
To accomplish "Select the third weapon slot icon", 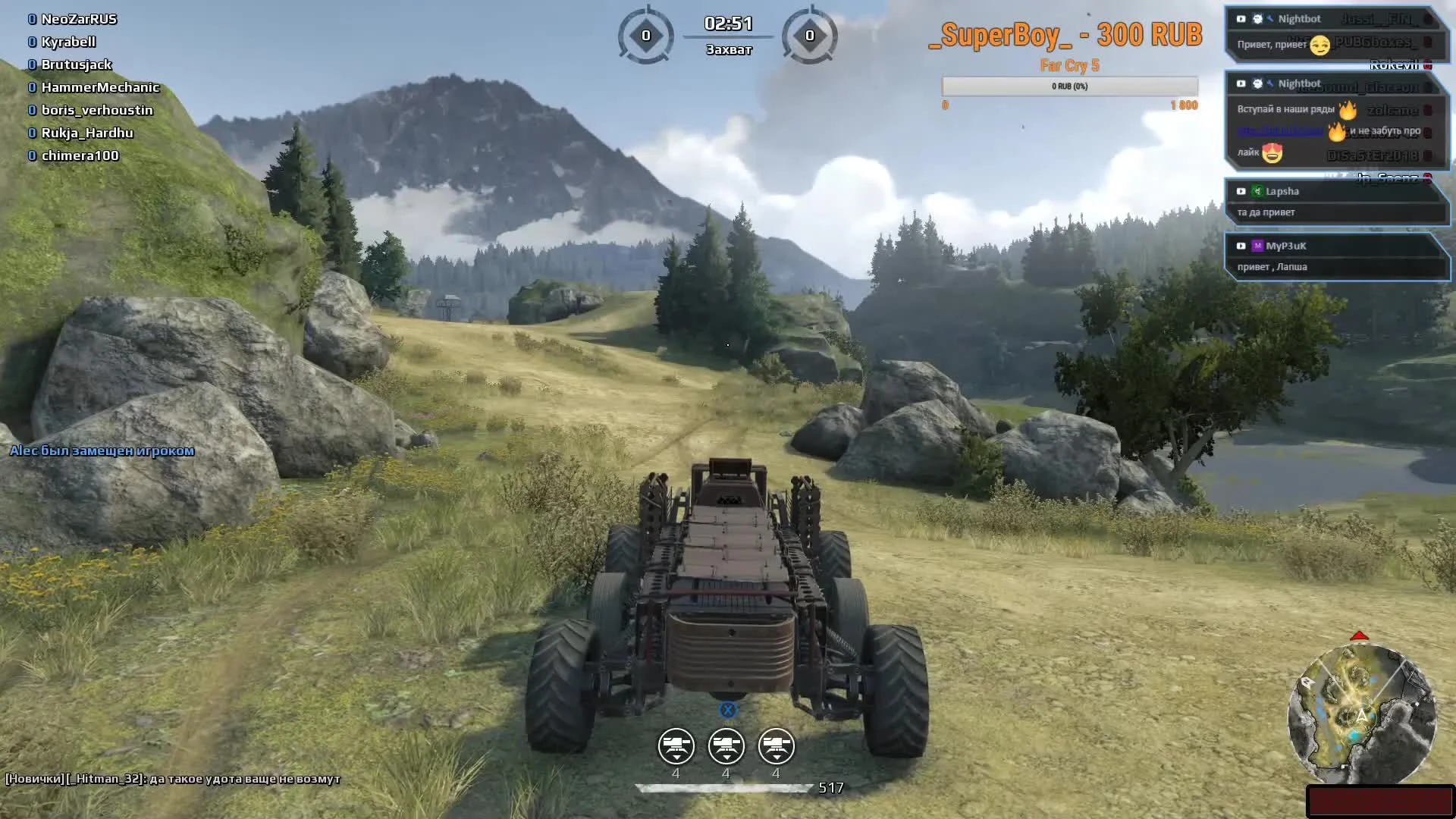I will click(x=776, y=745).
